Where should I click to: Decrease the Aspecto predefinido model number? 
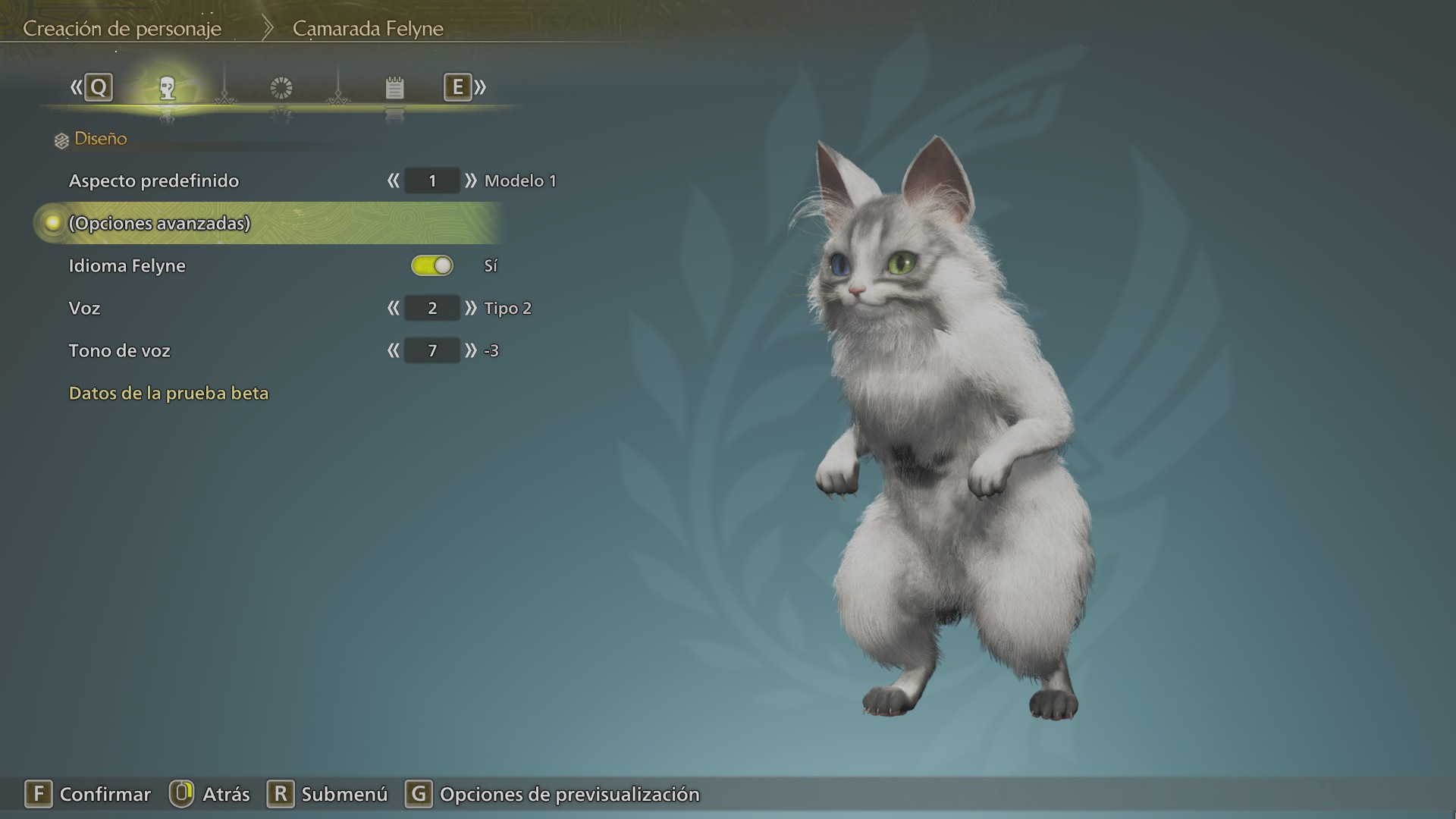pos(393,180)
